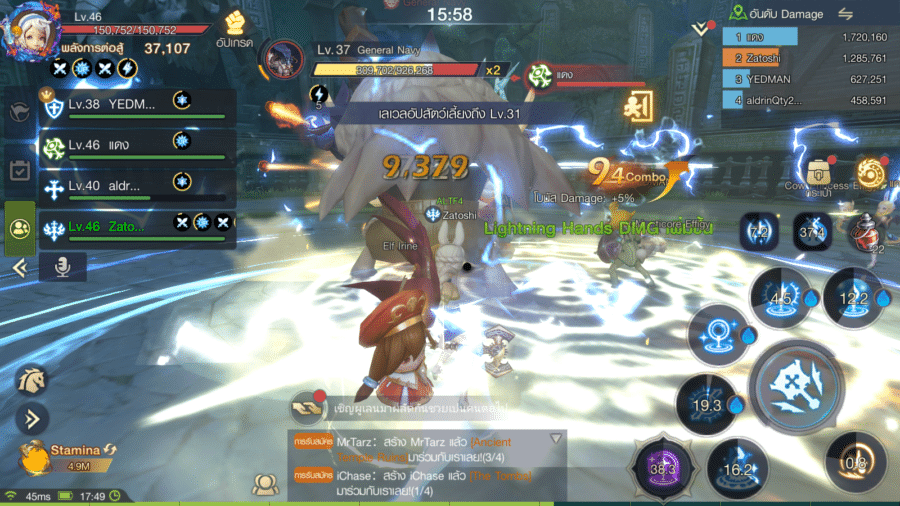The image size is (900, 506).
Task: Switch to the quest checklist tab
Action: click(19, 170)
